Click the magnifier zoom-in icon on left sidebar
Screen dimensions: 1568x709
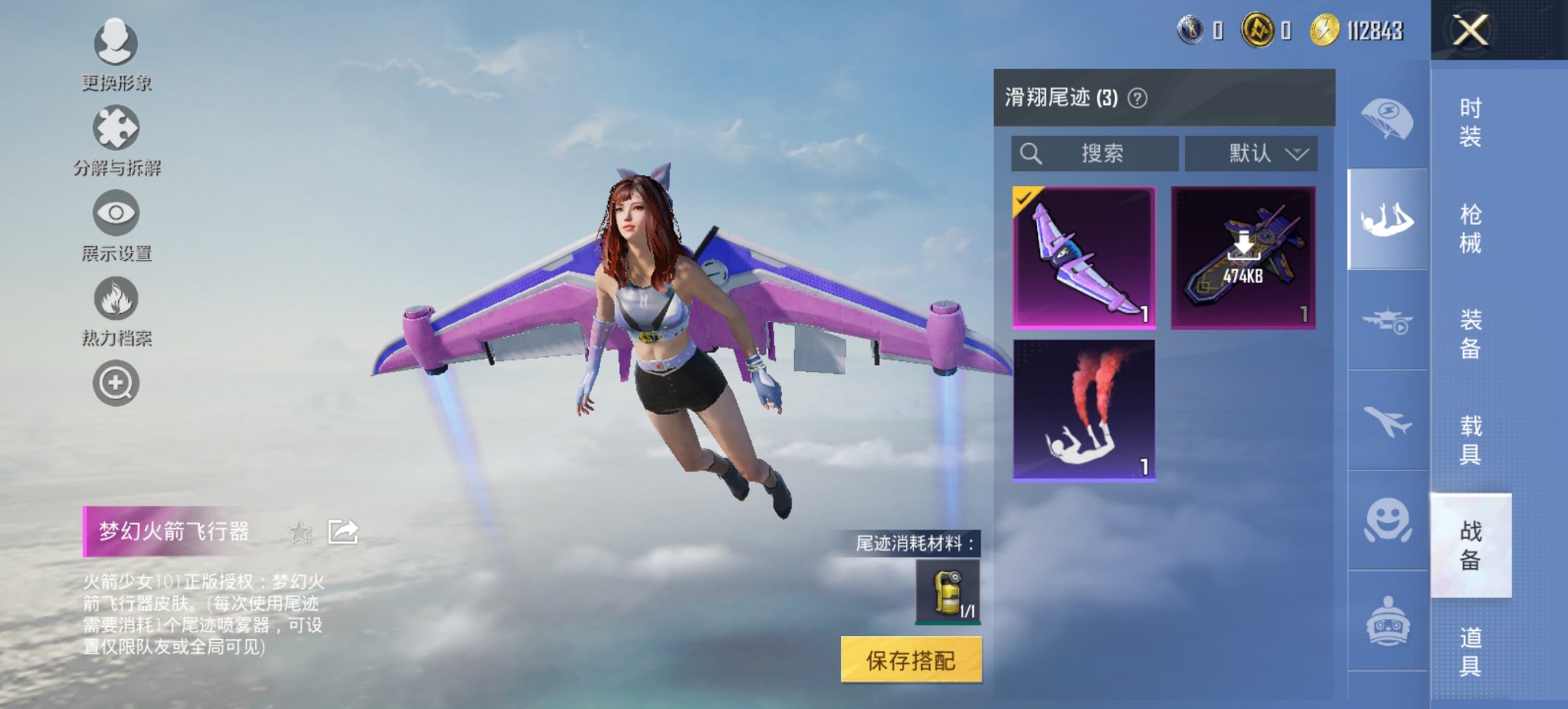point(116,383)
